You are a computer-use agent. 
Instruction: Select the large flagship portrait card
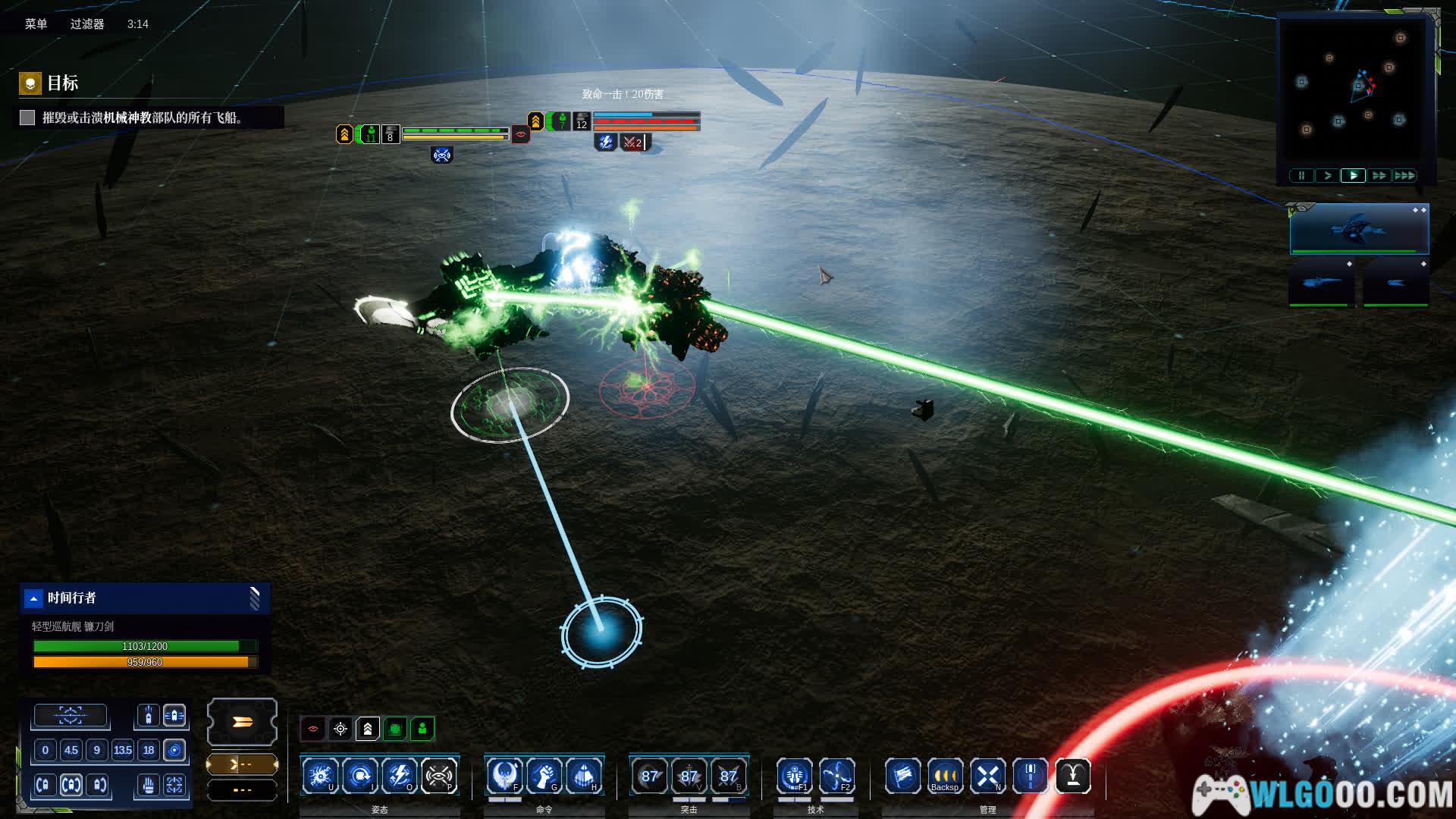pyautogui.click(x=1359, y=228)
